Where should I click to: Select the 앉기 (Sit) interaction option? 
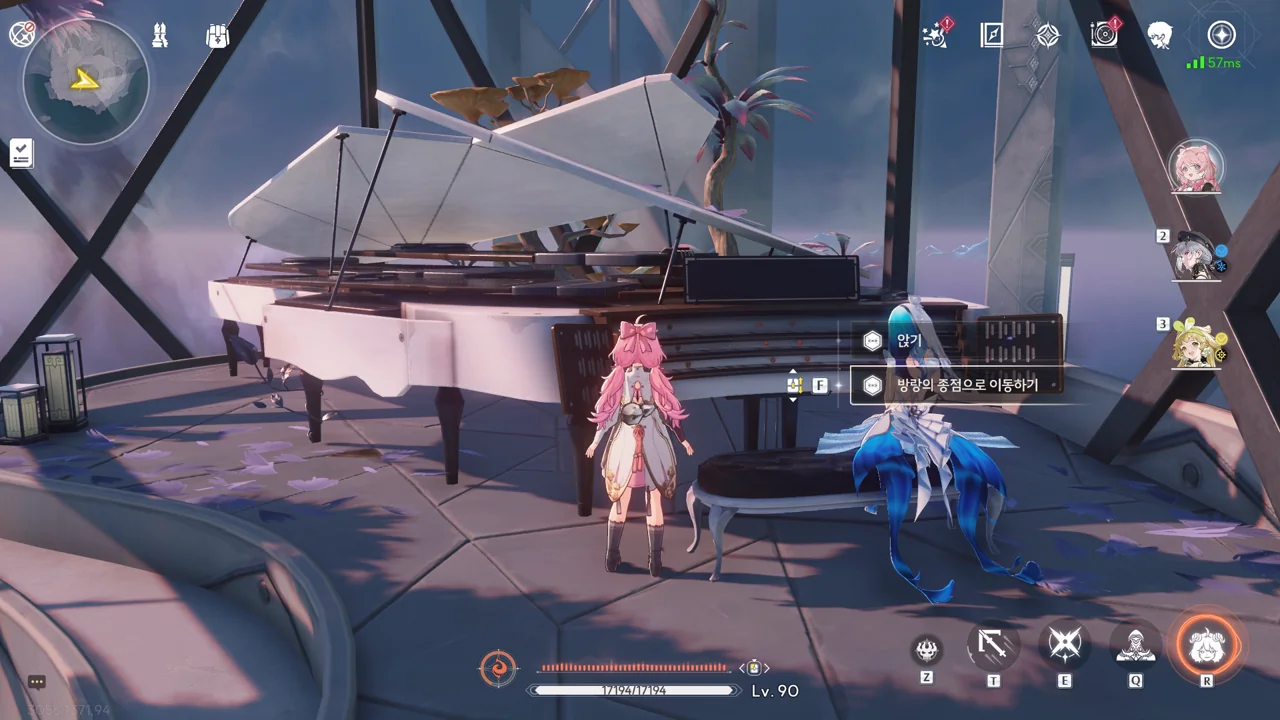908,341
